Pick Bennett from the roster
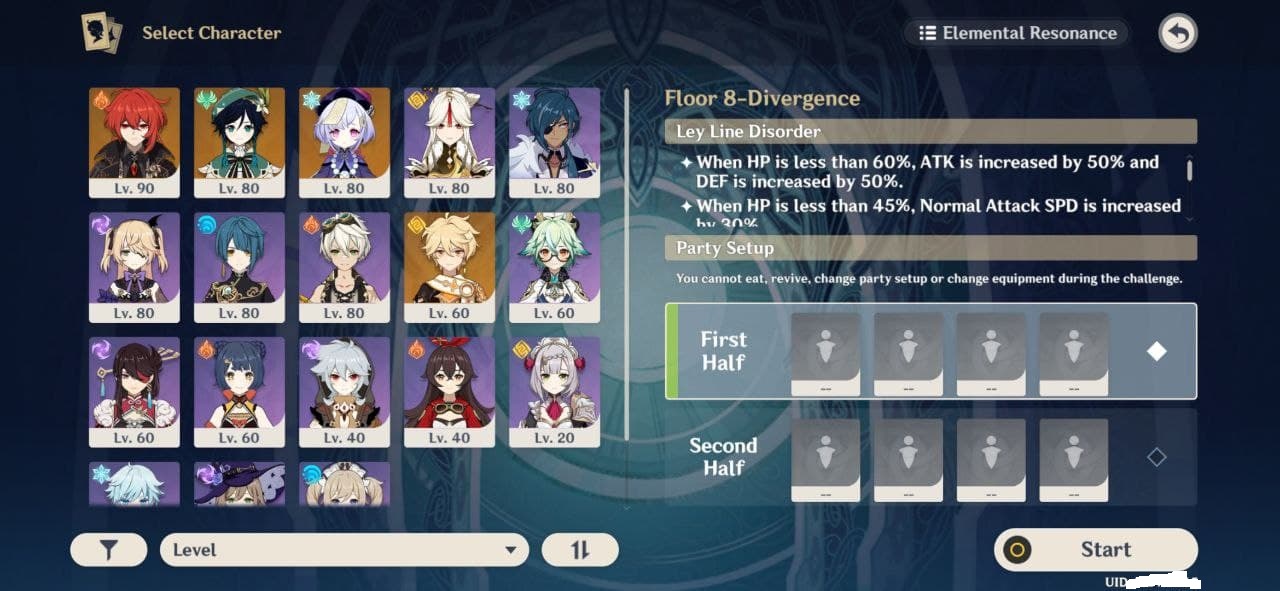Image resolution: width=1280 pixels, height=591 pixels. pos(344,266)
